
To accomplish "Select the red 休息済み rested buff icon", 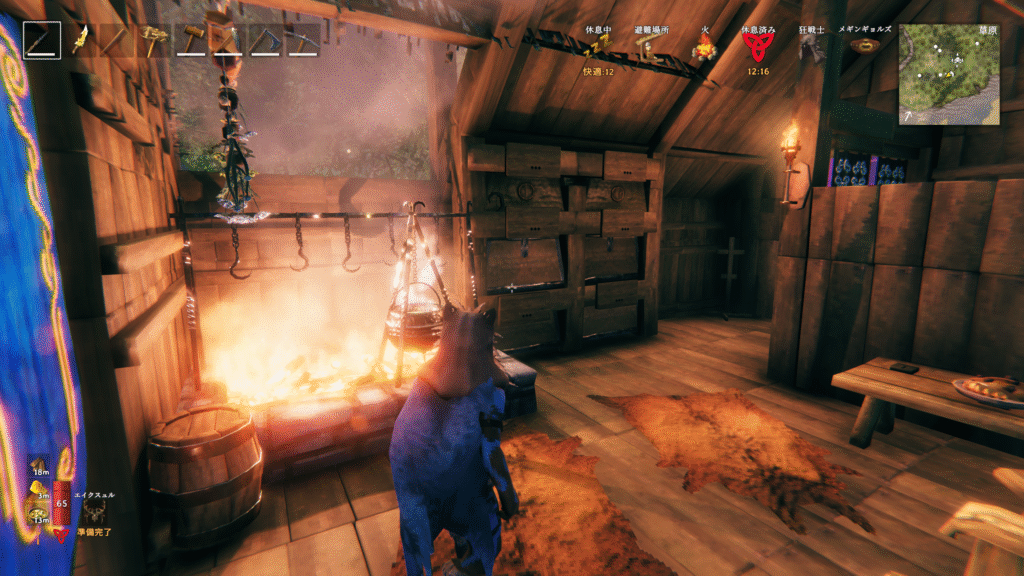I will [755, 46].
